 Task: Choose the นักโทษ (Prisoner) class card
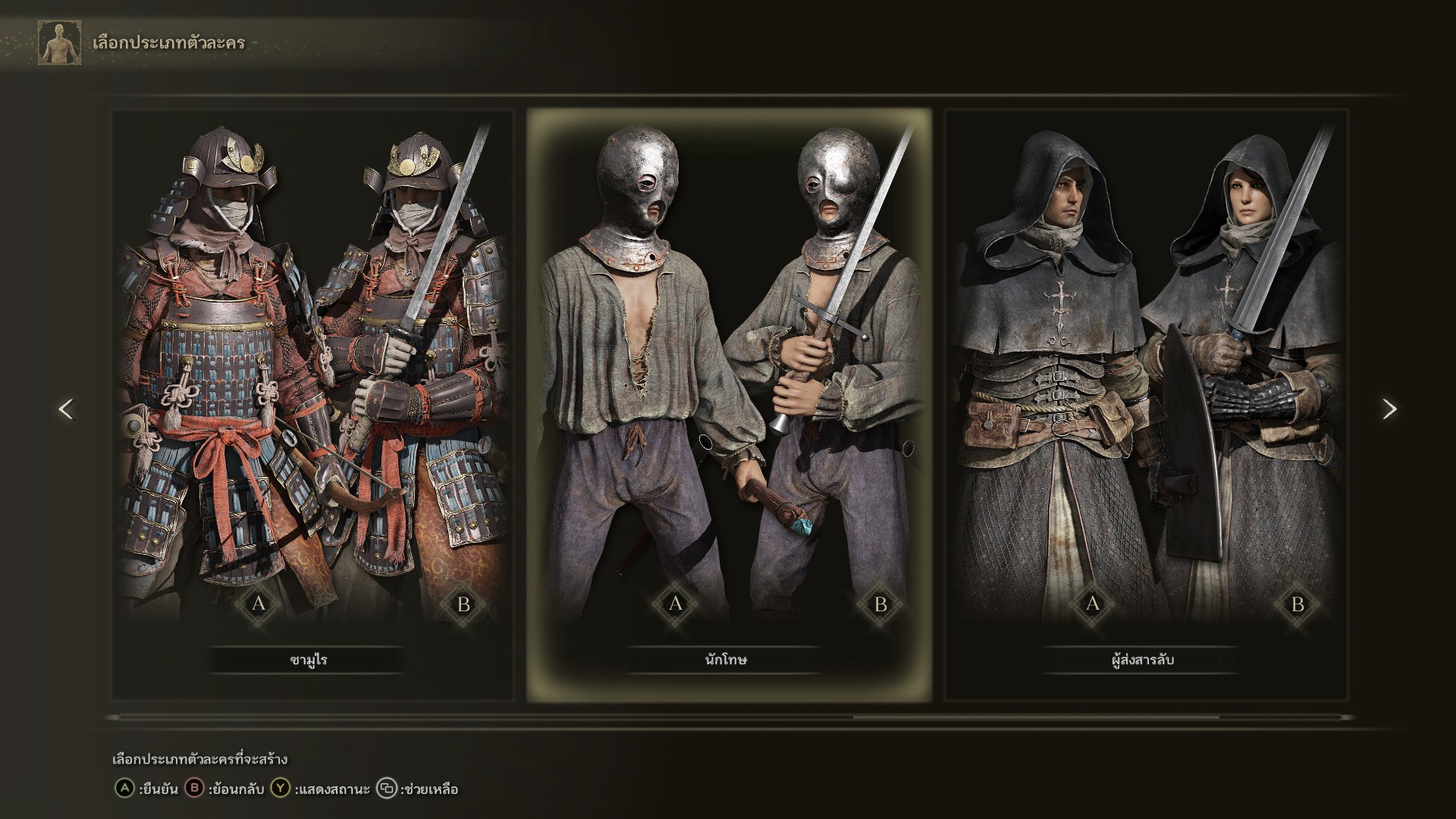point(728,379)
